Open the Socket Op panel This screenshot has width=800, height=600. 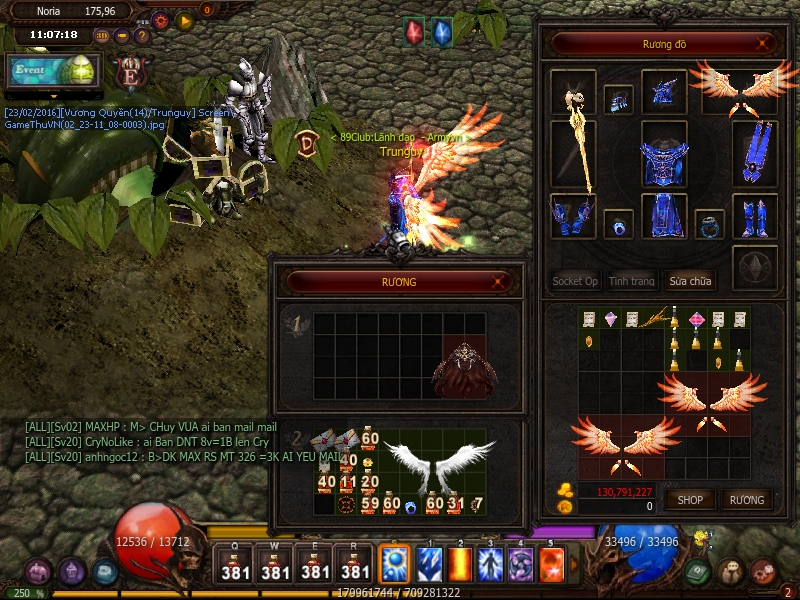[575, 281]
